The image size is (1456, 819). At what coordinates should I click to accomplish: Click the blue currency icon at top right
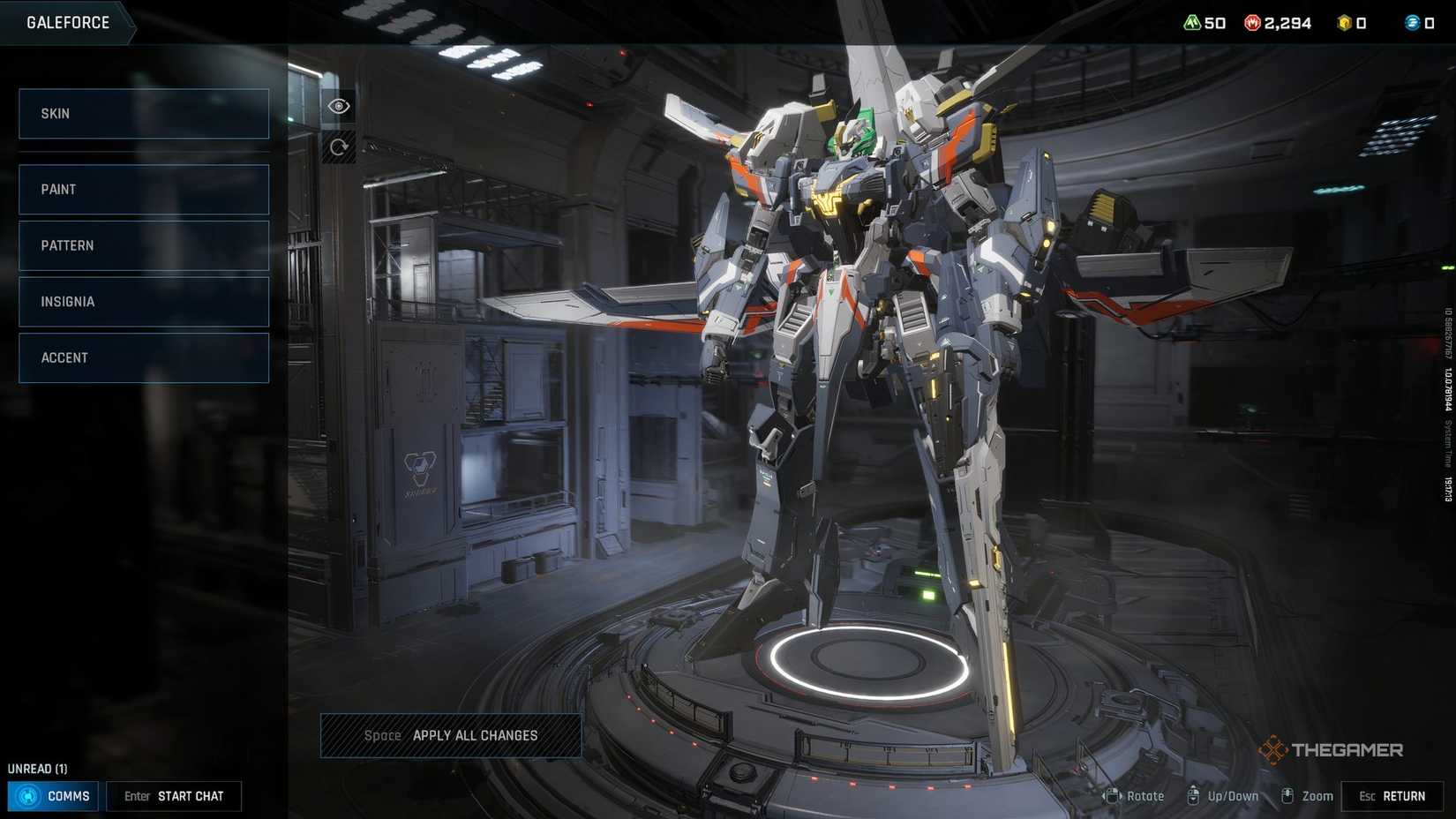click(1413, 23)
